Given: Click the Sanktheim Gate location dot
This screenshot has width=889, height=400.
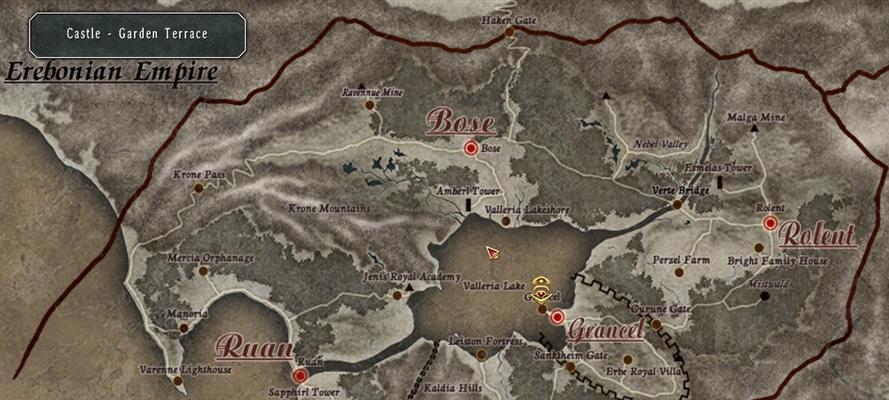Looking at the screenshot, I should pyautogui.click(x=570, y=367).
